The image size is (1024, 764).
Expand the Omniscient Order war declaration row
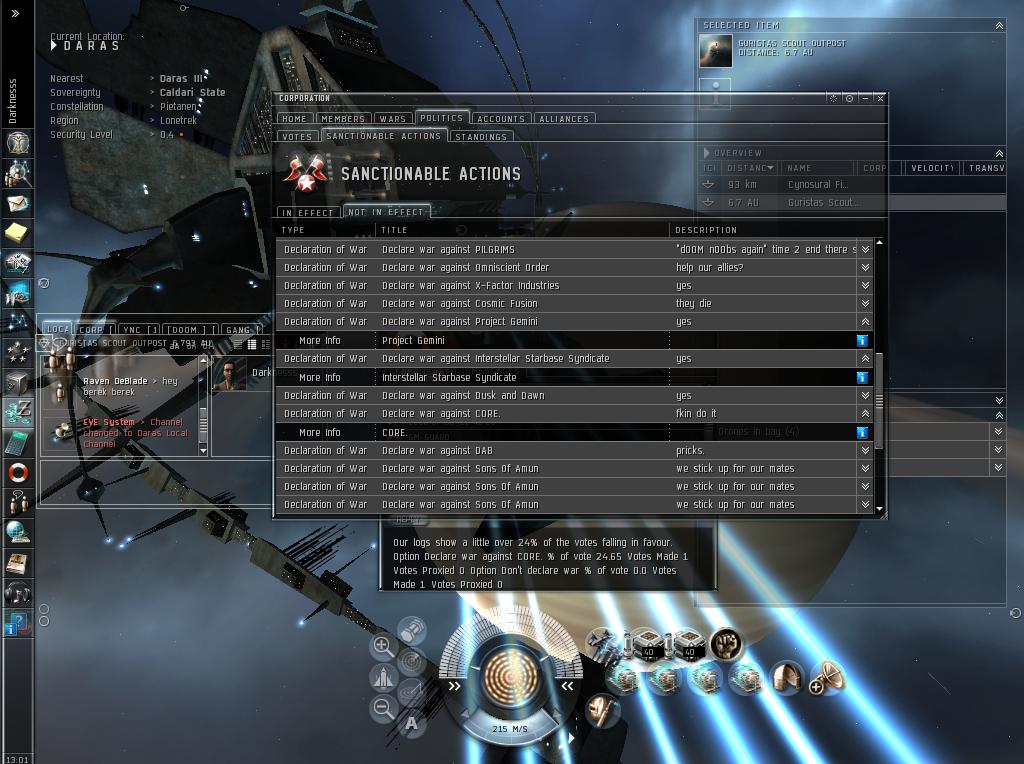(865, 267)
